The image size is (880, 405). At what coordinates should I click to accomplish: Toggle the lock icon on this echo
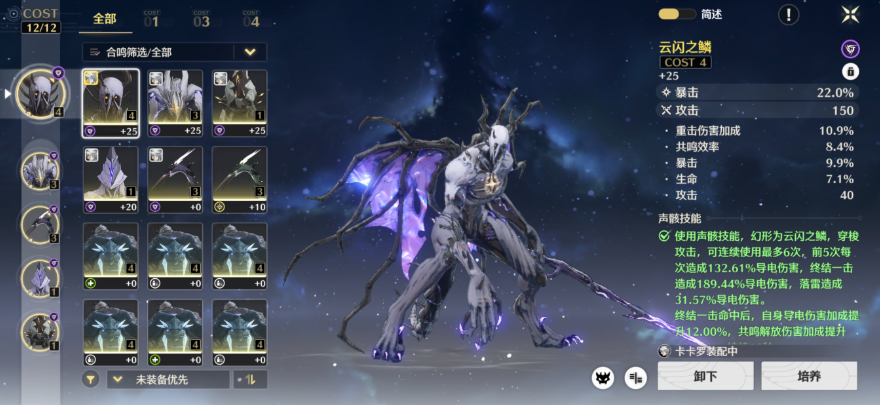point(850,71)
